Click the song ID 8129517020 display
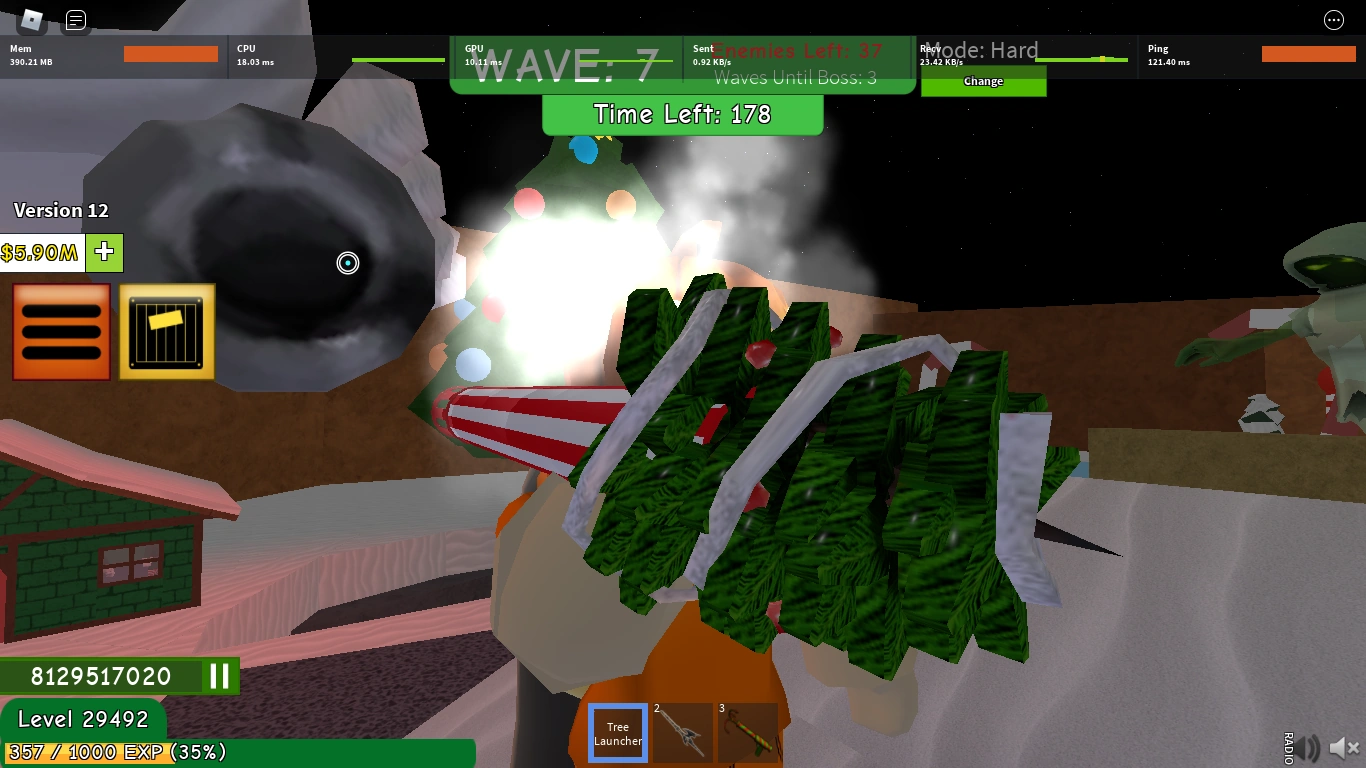 coord(100,676)
